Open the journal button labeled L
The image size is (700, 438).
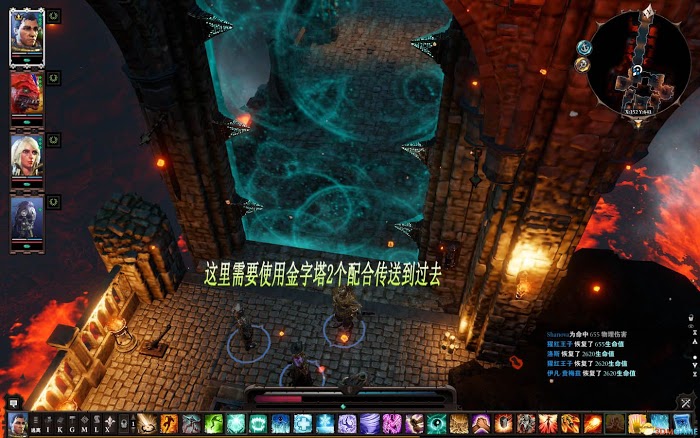point(96,428)
